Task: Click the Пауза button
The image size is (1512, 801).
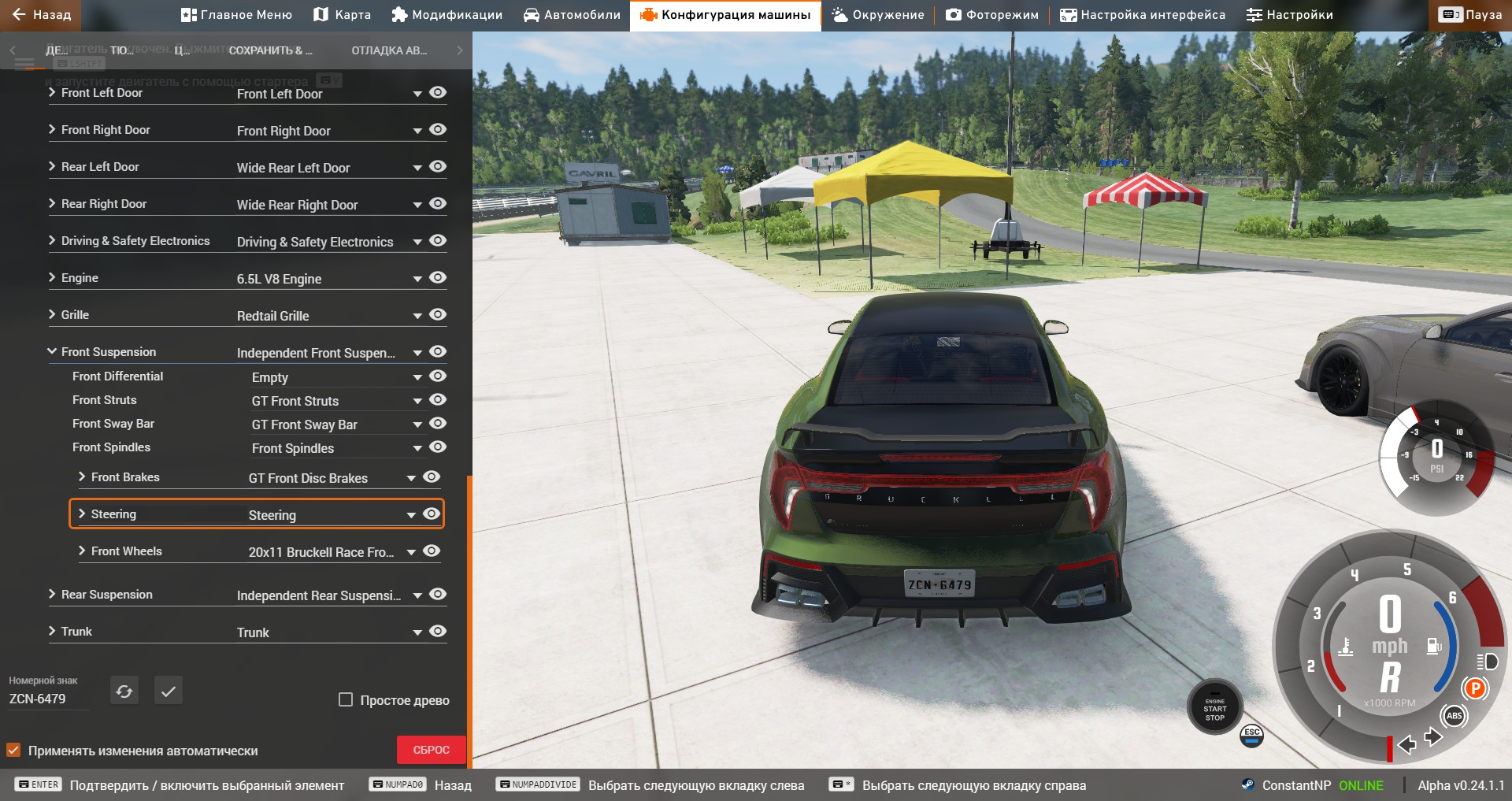Action: coord(1470,15)
